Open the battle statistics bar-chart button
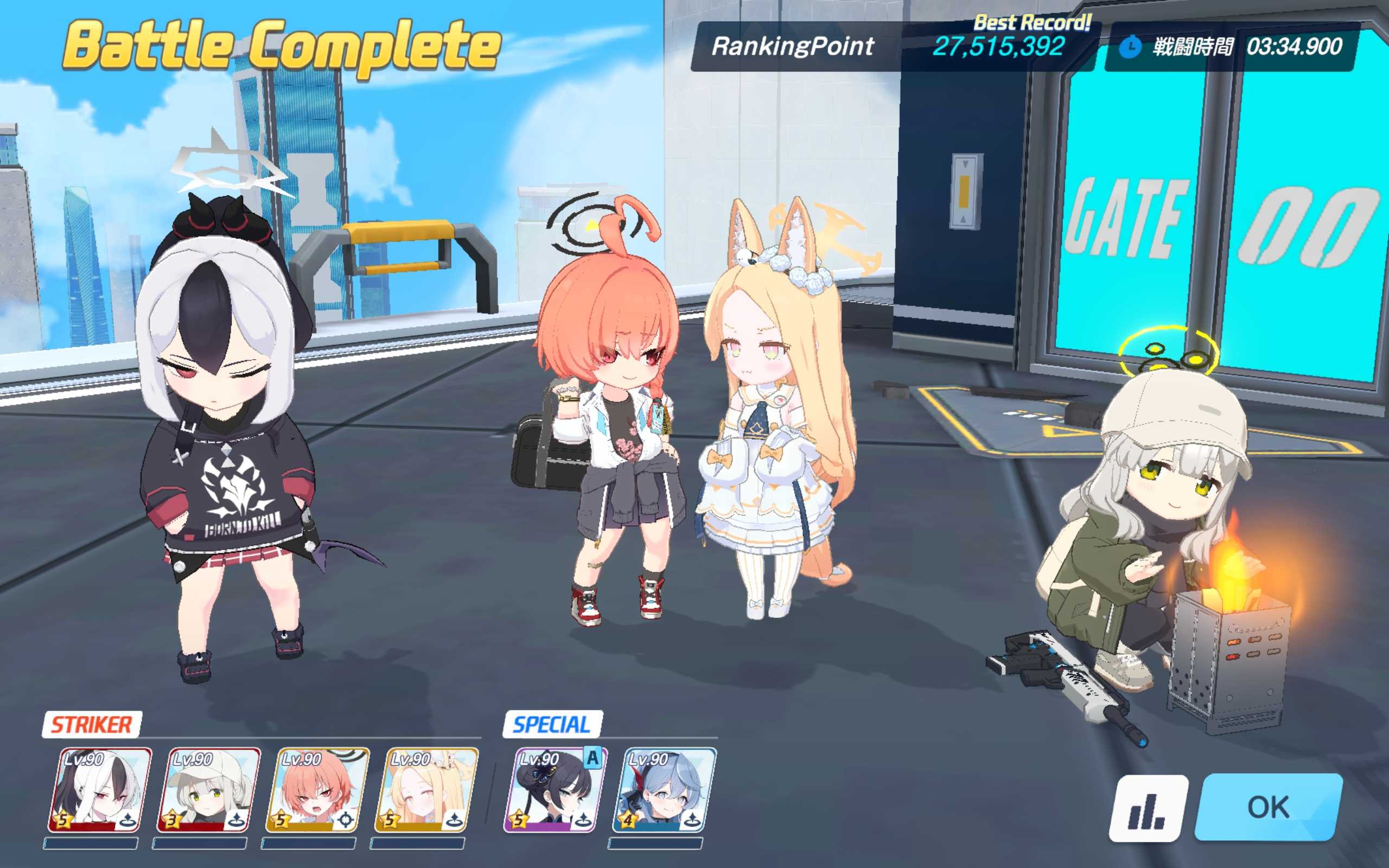1389x868 pixels. 1148,808
